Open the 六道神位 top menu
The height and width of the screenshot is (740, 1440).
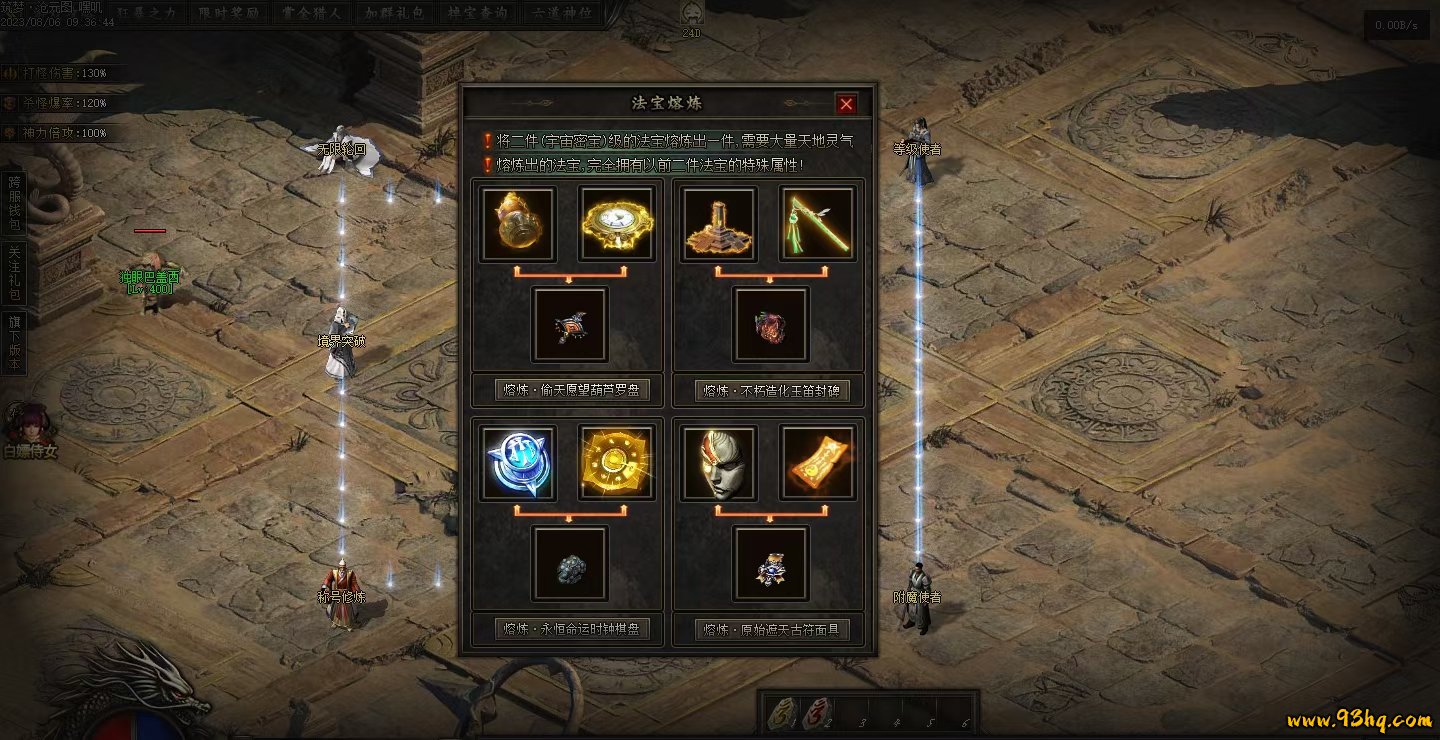click(x=560, y=14)
